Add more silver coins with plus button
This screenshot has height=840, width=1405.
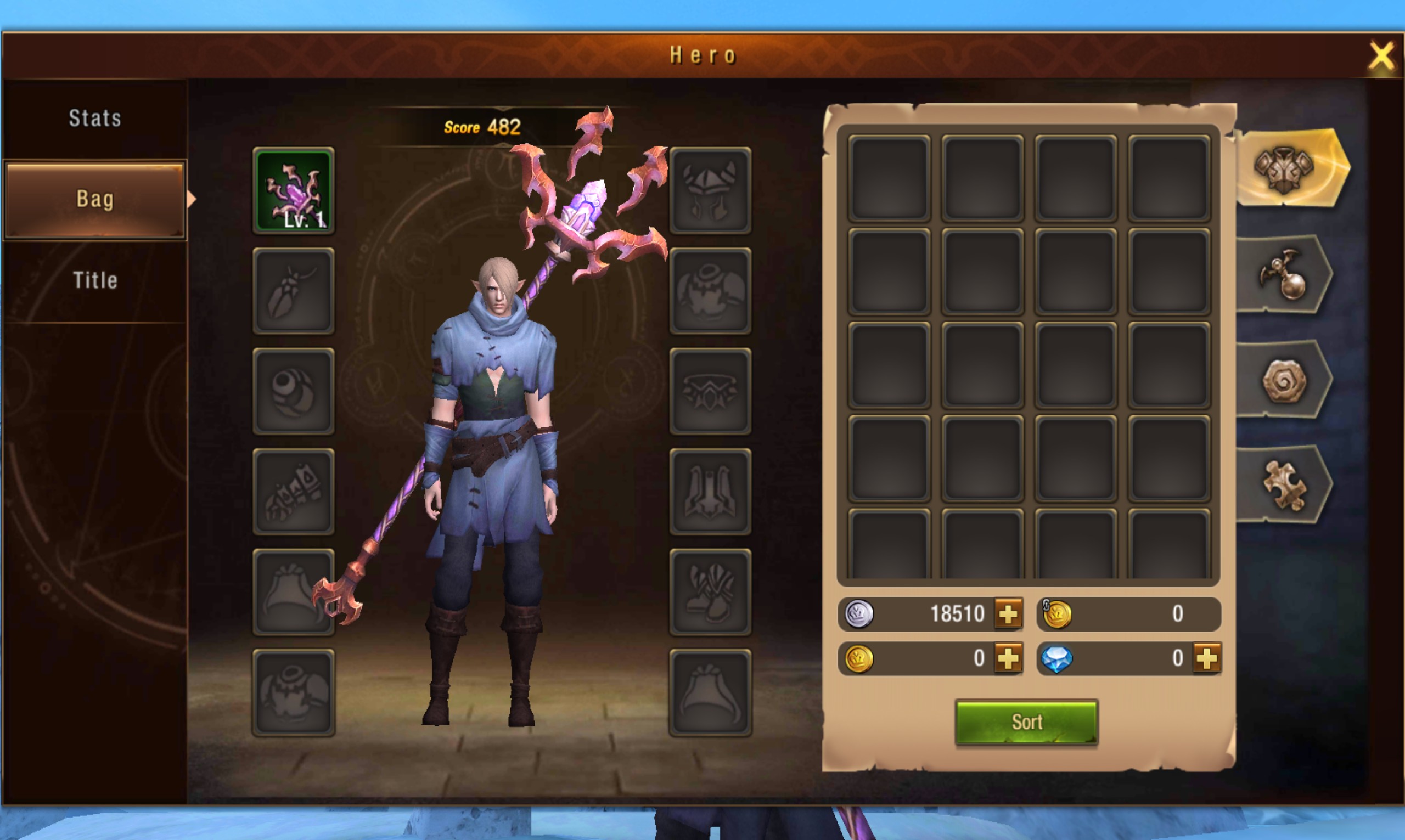pos(1008,614)
